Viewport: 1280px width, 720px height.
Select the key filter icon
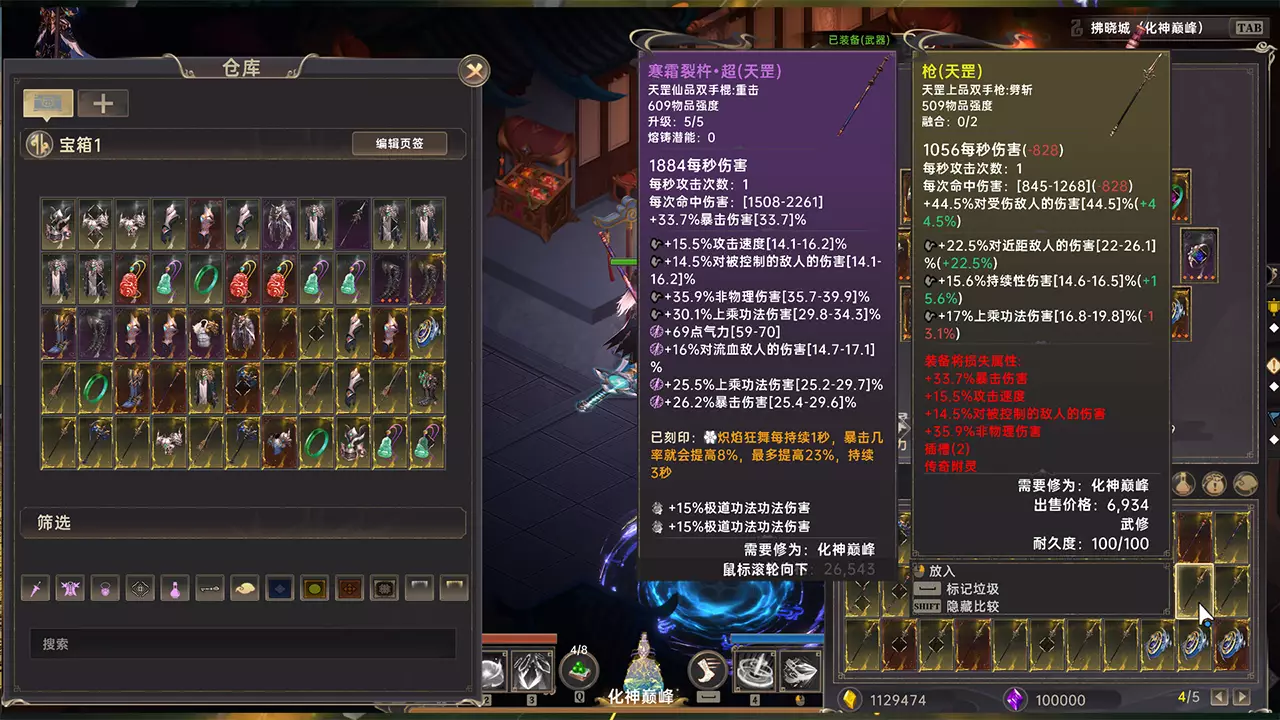pos(209,588)
